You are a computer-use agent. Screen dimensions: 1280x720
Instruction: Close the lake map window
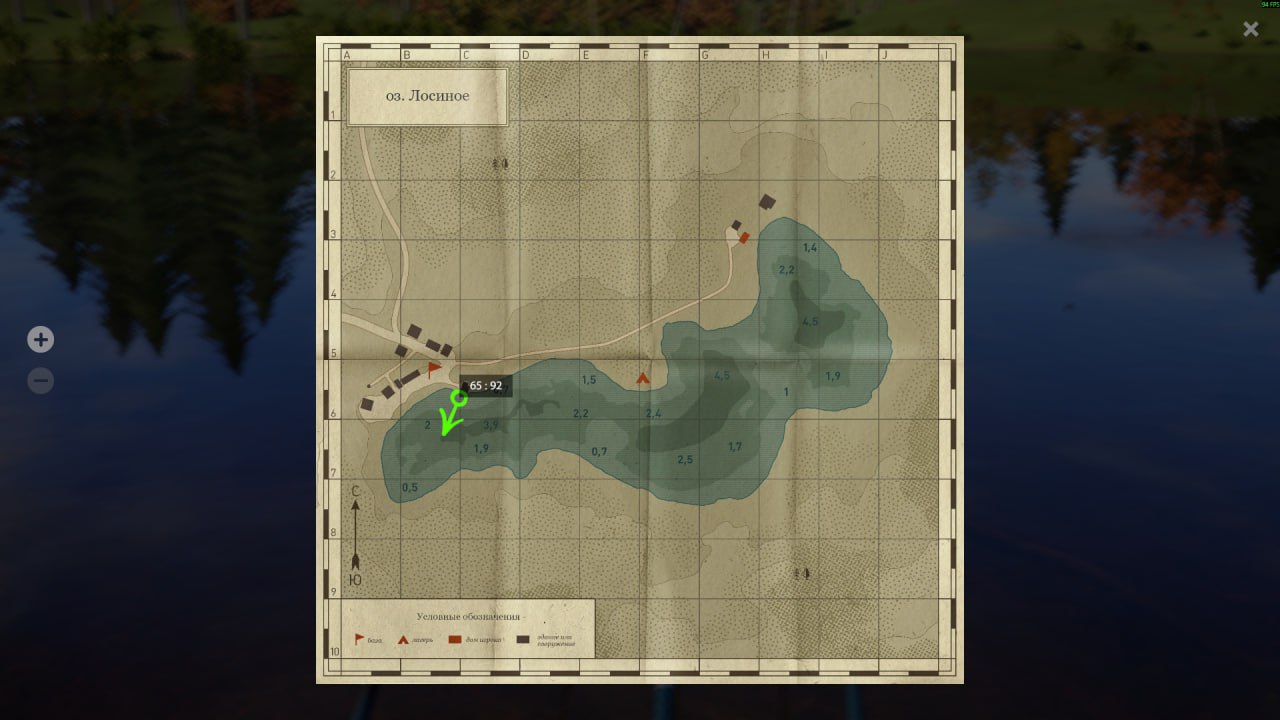(x=1250, y=29)
